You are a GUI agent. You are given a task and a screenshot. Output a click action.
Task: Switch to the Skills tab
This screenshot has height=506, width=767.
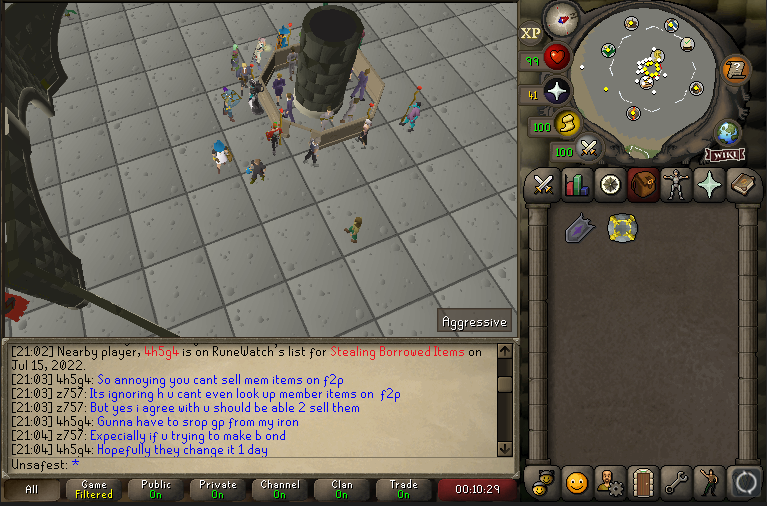577,185
